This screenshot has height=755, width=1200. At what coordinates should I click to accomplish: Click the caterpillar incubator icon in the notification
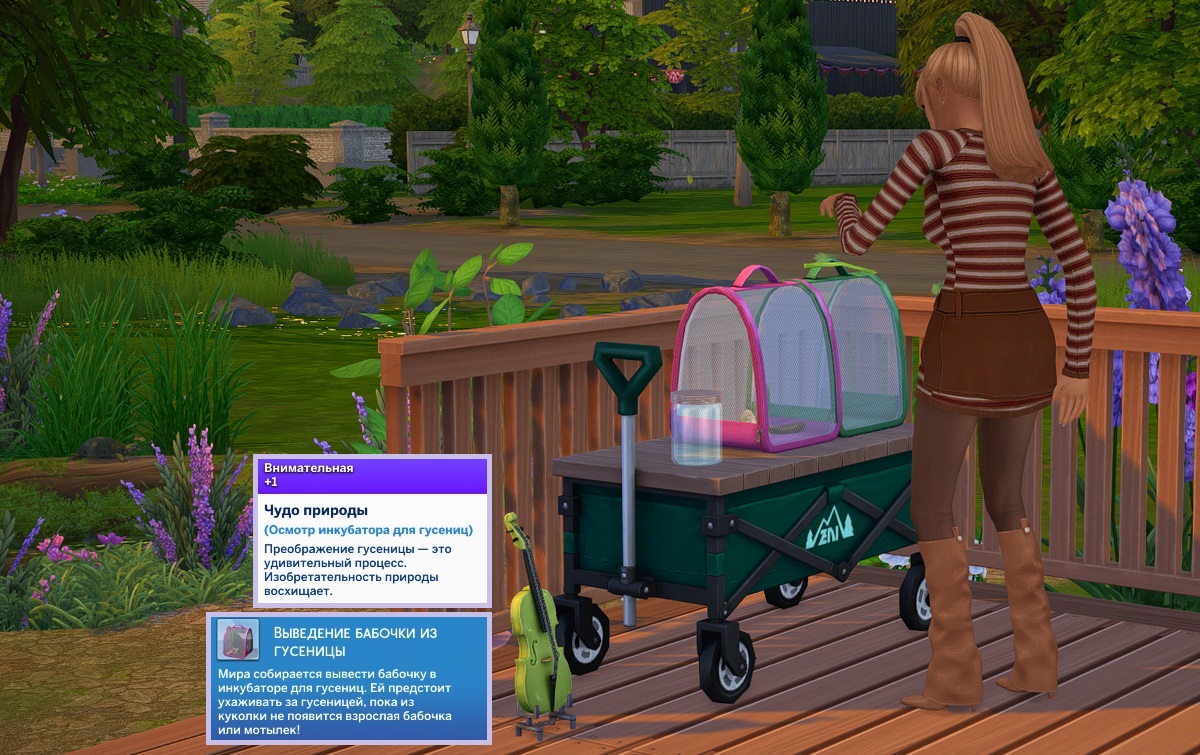click(x=239, y=640)
